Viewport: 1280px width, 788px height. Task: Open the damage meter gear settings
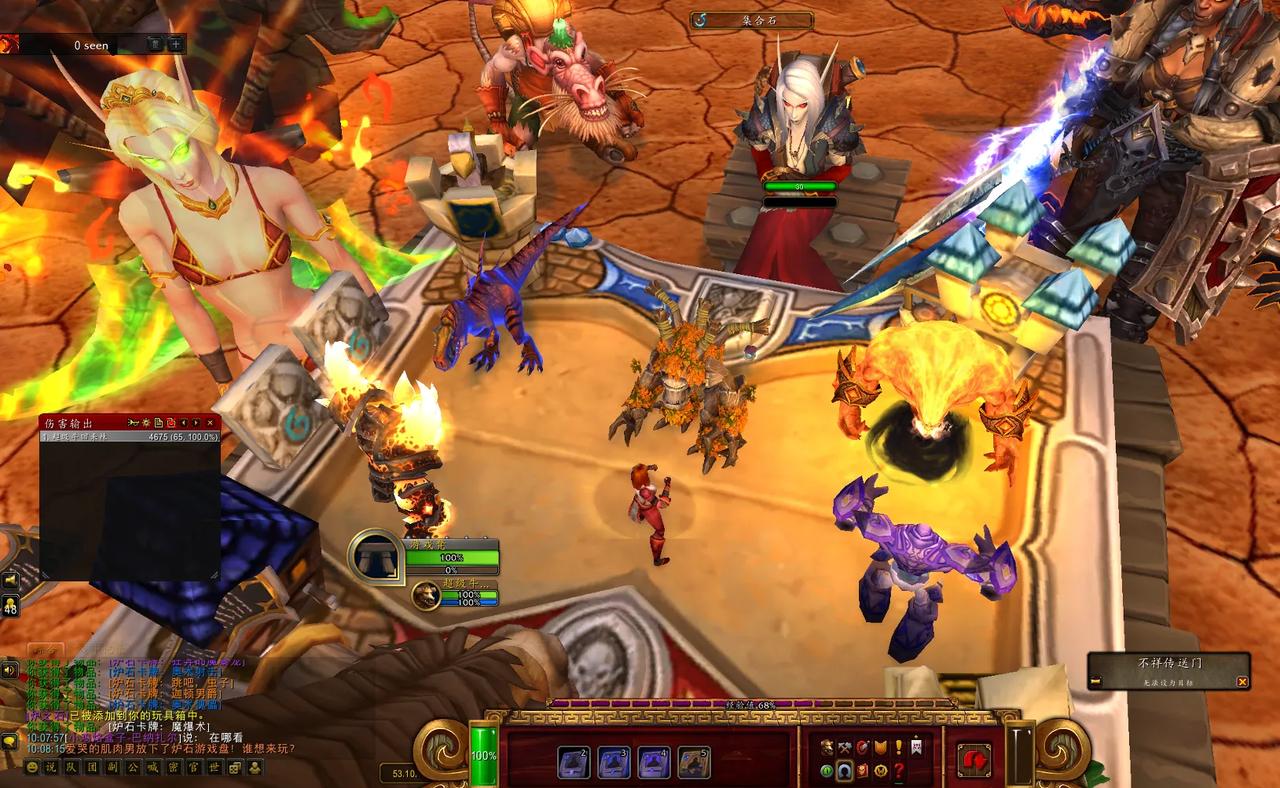point(147,424)
